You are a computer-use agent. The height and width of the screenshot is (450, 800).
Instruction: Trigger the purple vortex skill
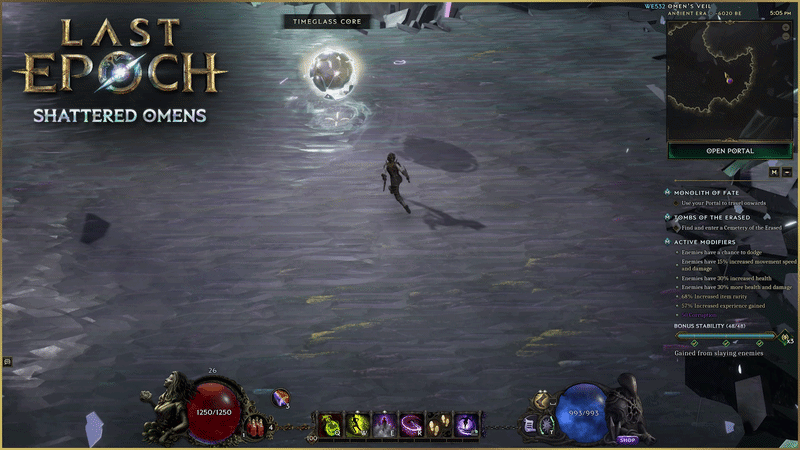pyautogui.click(x=466, y=425)
